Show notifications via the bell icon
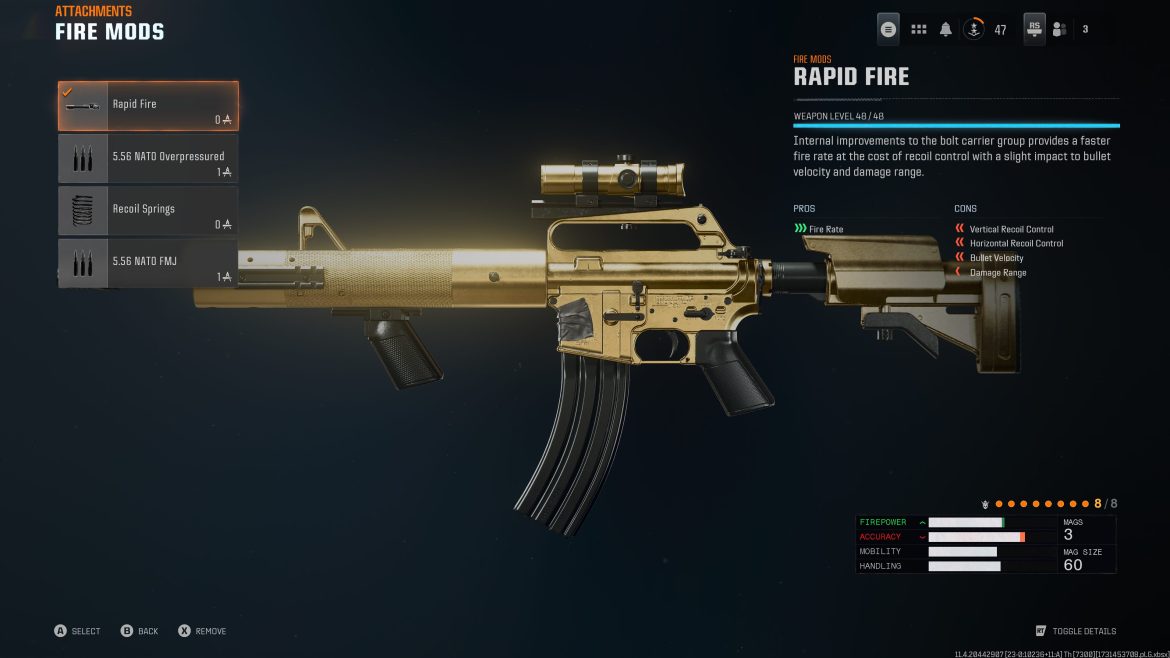The image size is (1170, 658). [945, 30]
